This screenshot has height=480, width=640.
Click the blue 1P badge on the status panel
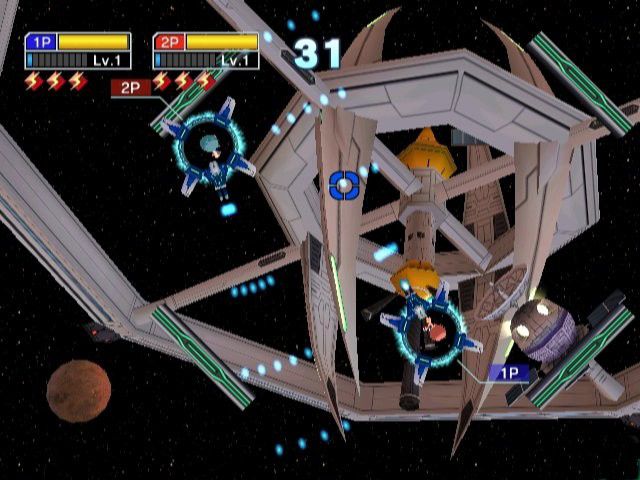tap(40, 42)
